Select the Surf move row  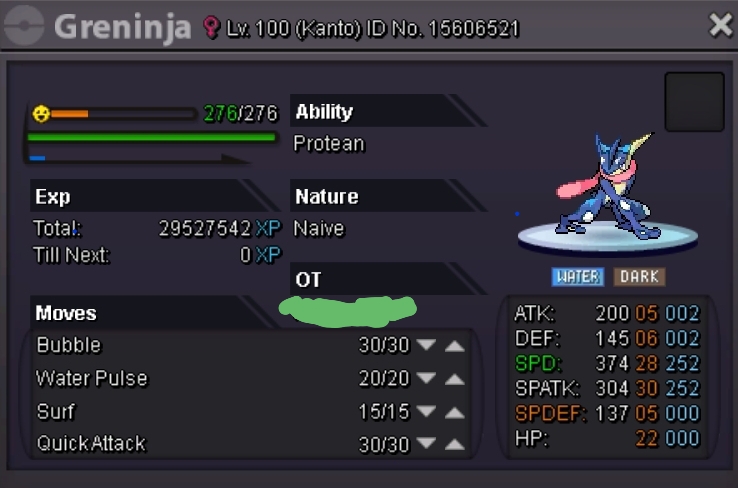[150, 412]
